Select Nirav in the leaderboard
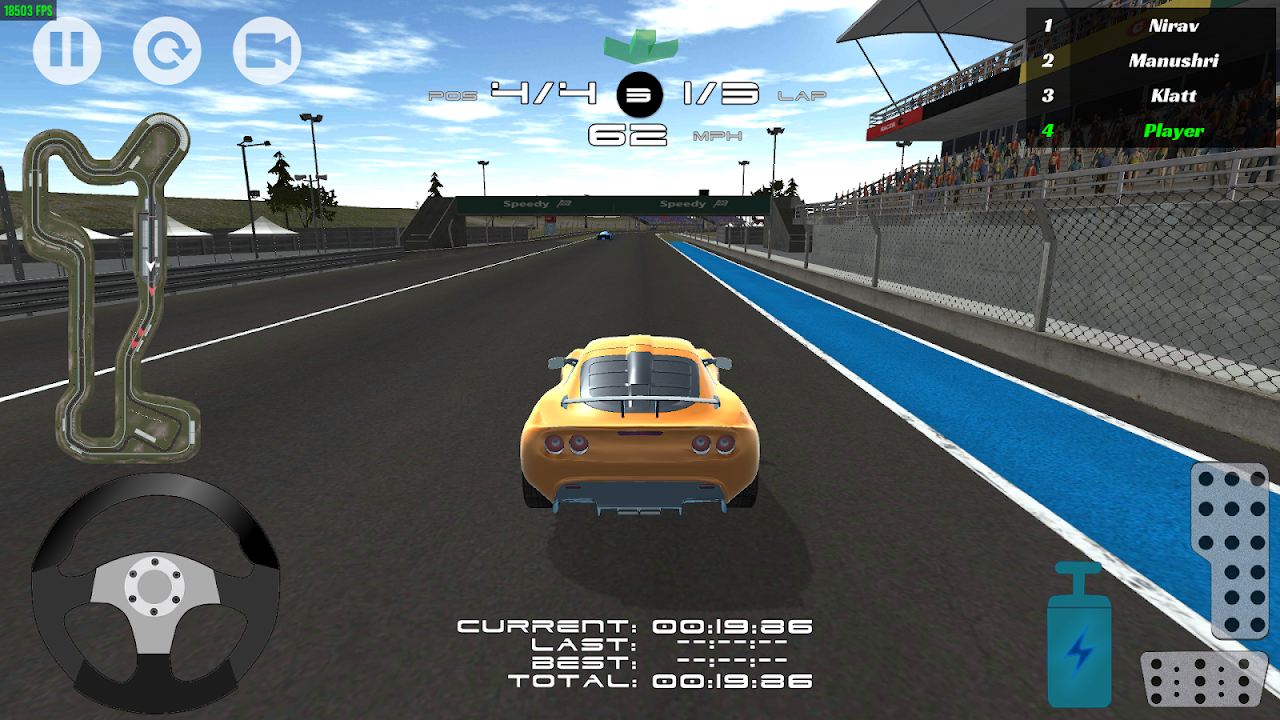Image resolution: width=1280 pixels, height=720 pixels. click(1150, 26)
